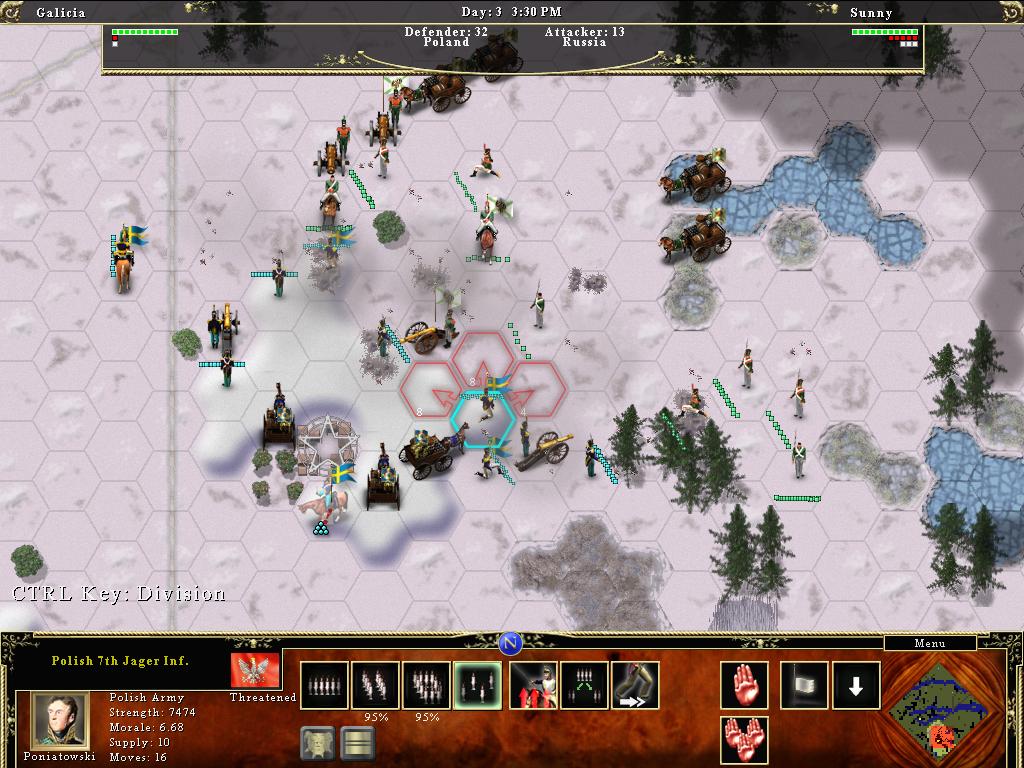Open the stone face button

point(317,743)
